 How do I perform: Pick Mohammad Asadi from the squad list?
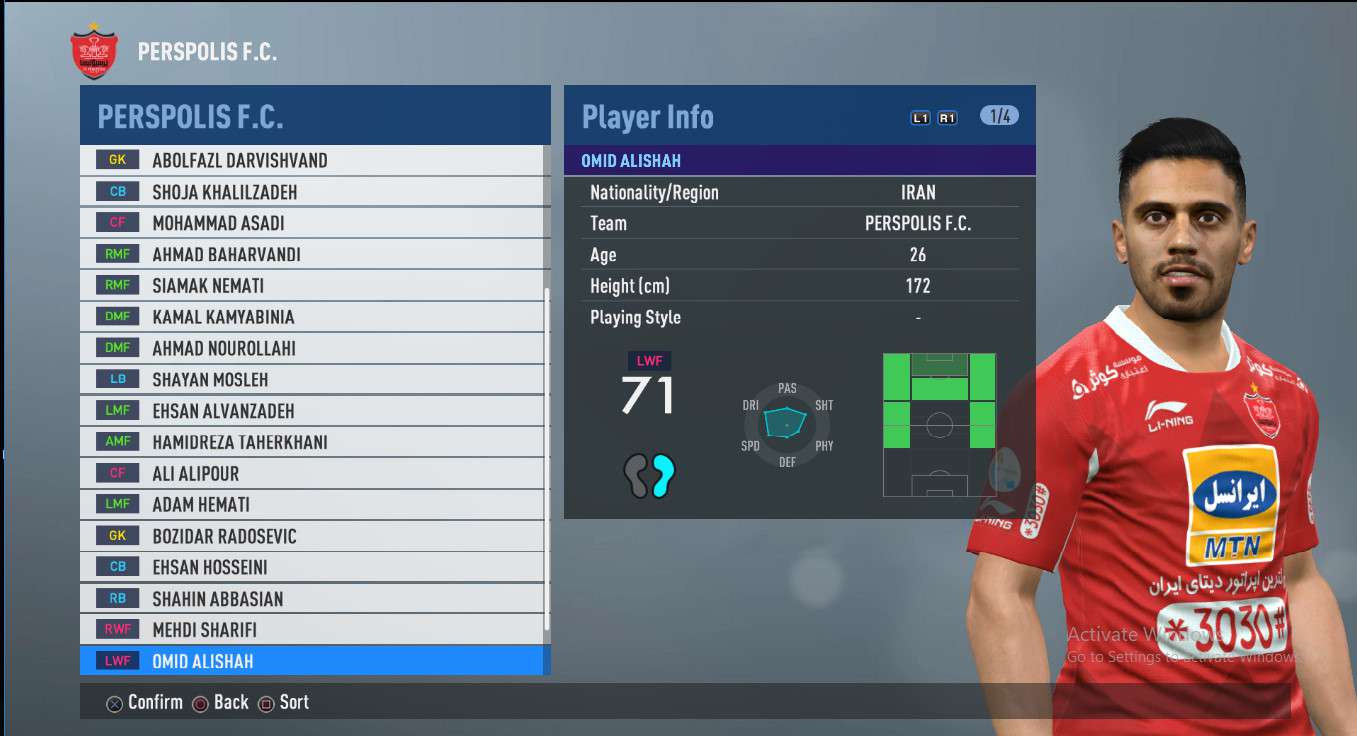coord(312,223)
